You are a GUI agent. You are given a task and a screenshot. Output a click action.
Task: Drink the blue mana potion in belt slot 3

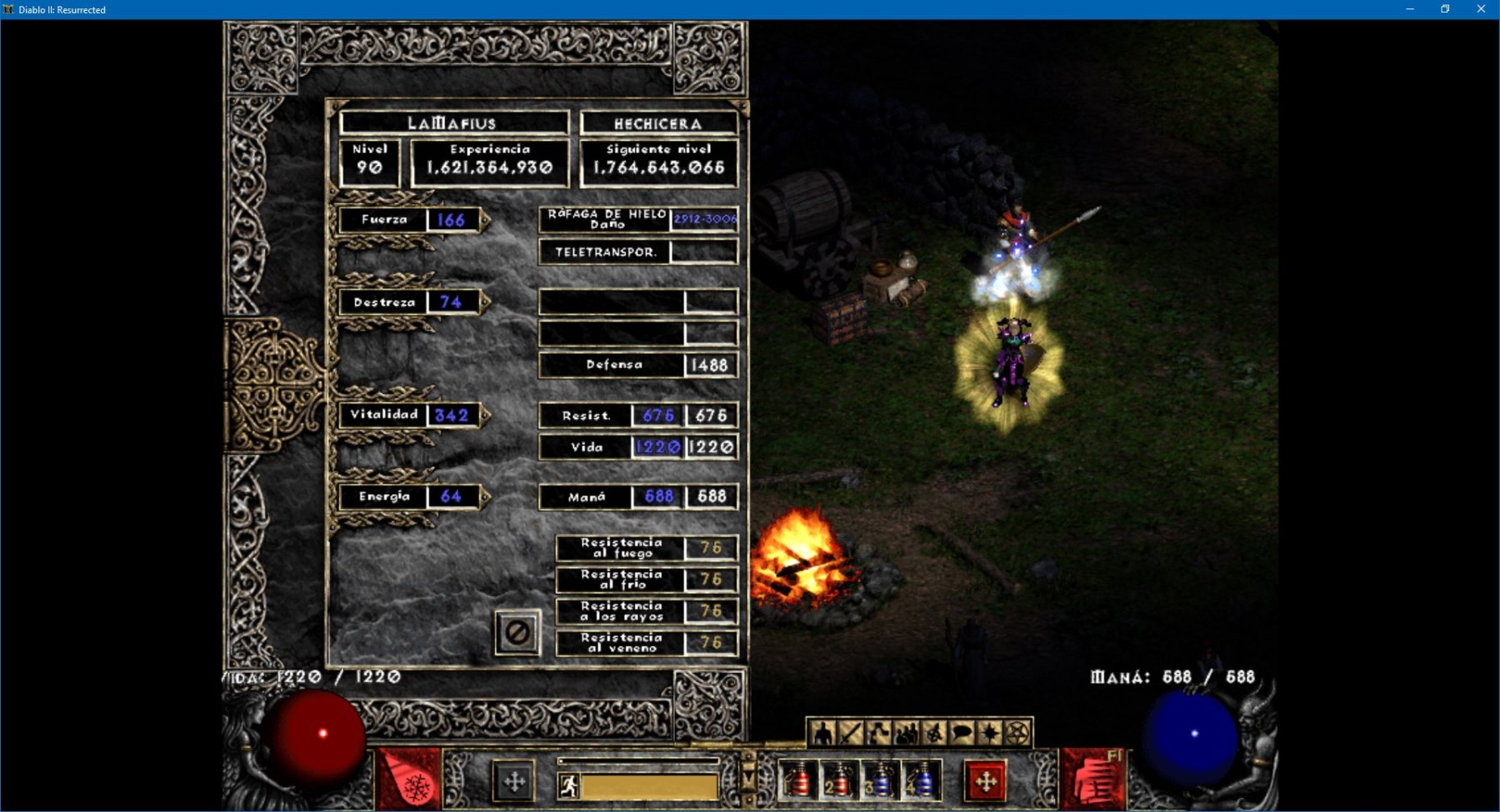pyautogui.click(x=879, y=781)
